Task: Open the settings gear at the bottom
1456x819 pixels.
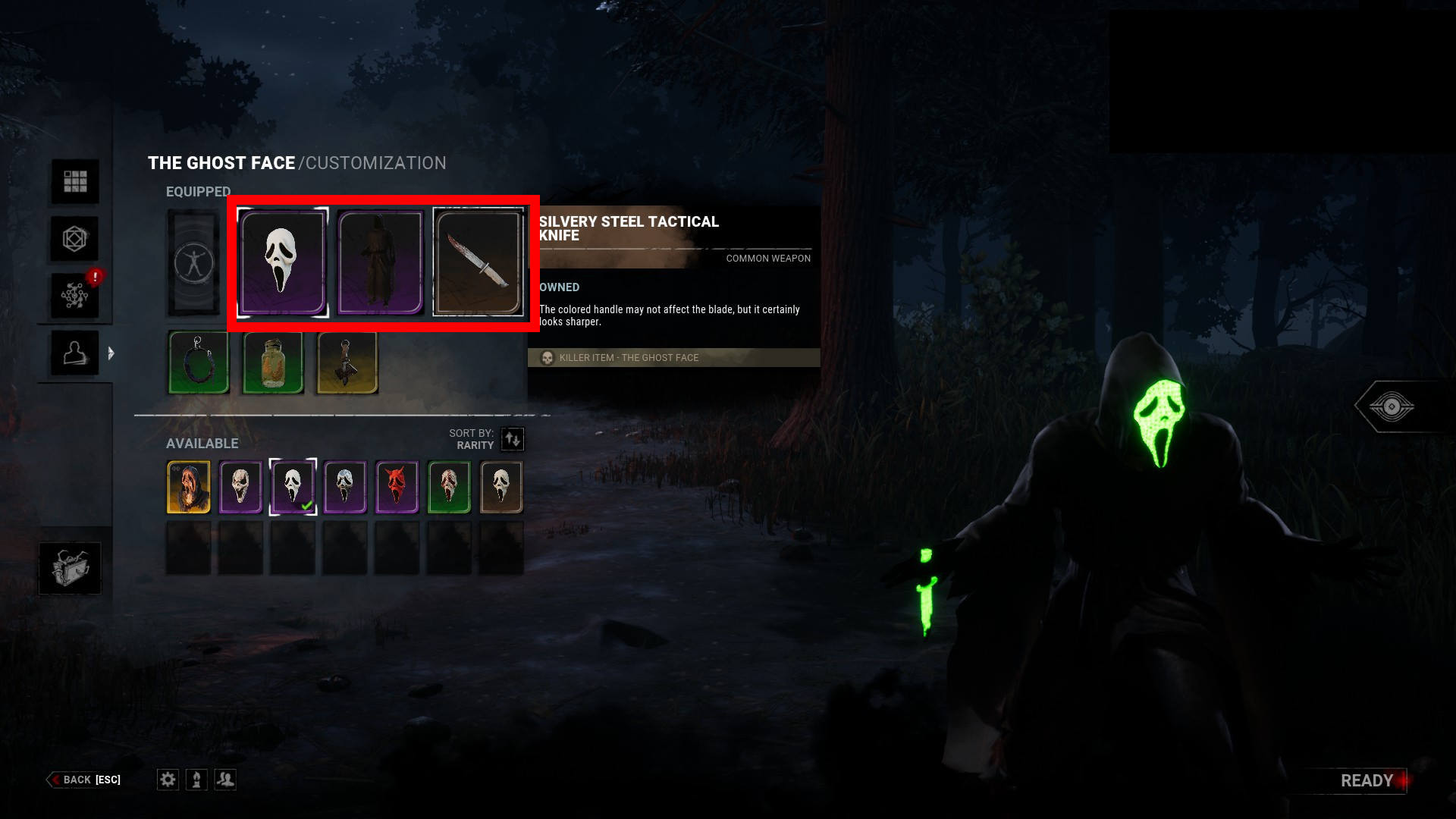Action: (x=168, y=780)
